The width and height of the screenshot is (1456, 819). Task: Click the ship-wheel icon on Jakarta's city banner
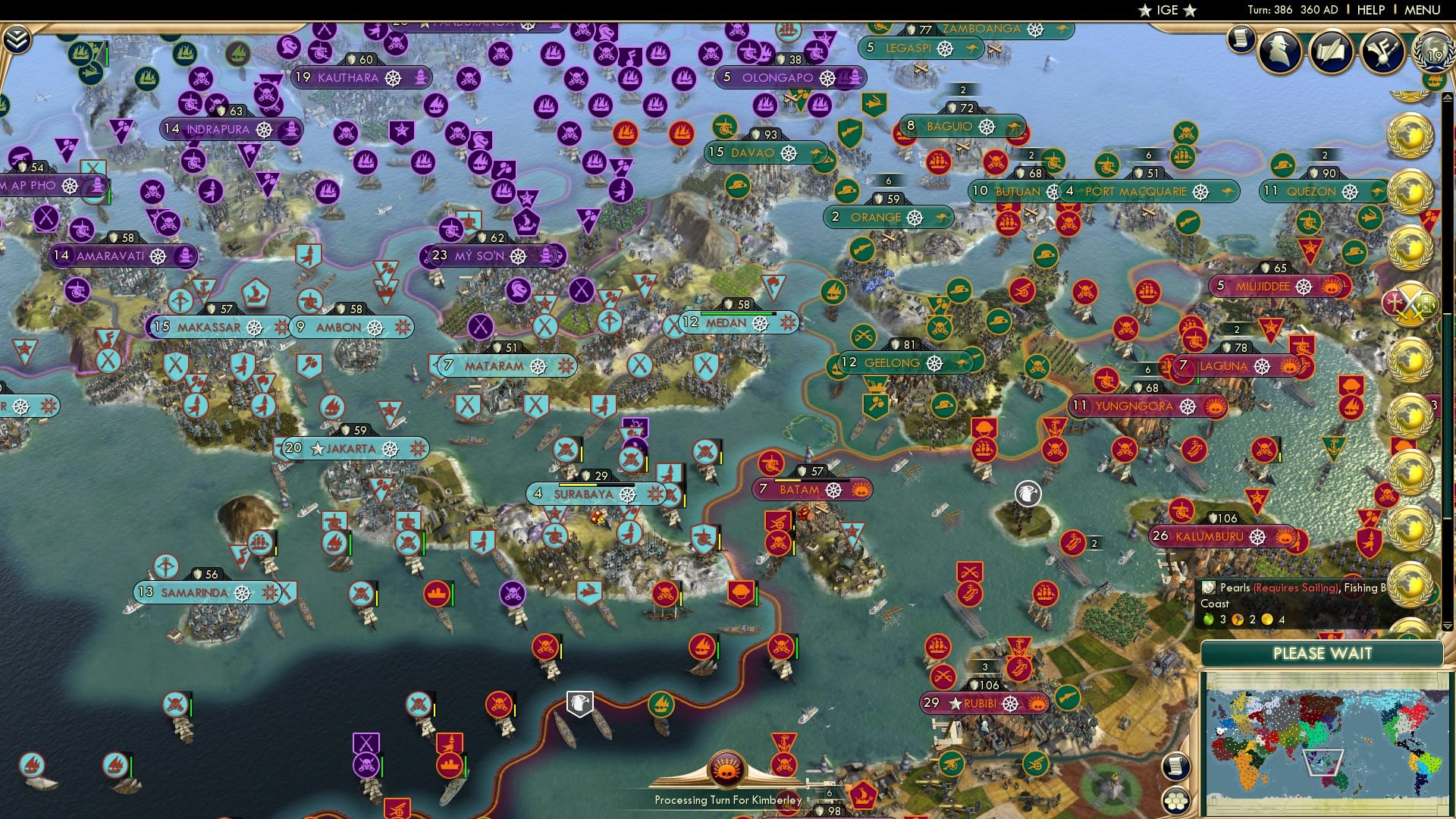coord(391,448)
